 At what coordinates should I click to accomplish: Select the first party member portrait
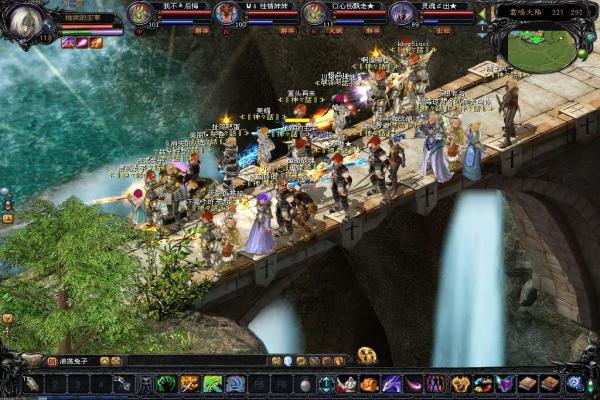coord(142,14)
